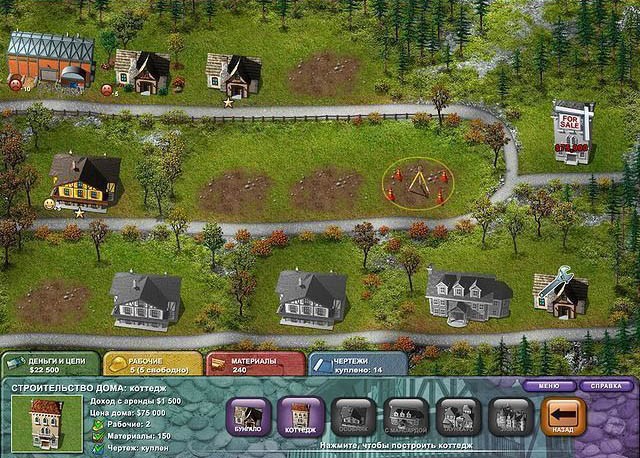The height and width of the screenshot is (458, 640).
Task: Open the Меню button
Action: pyautogui.click(x=549, y=385)
